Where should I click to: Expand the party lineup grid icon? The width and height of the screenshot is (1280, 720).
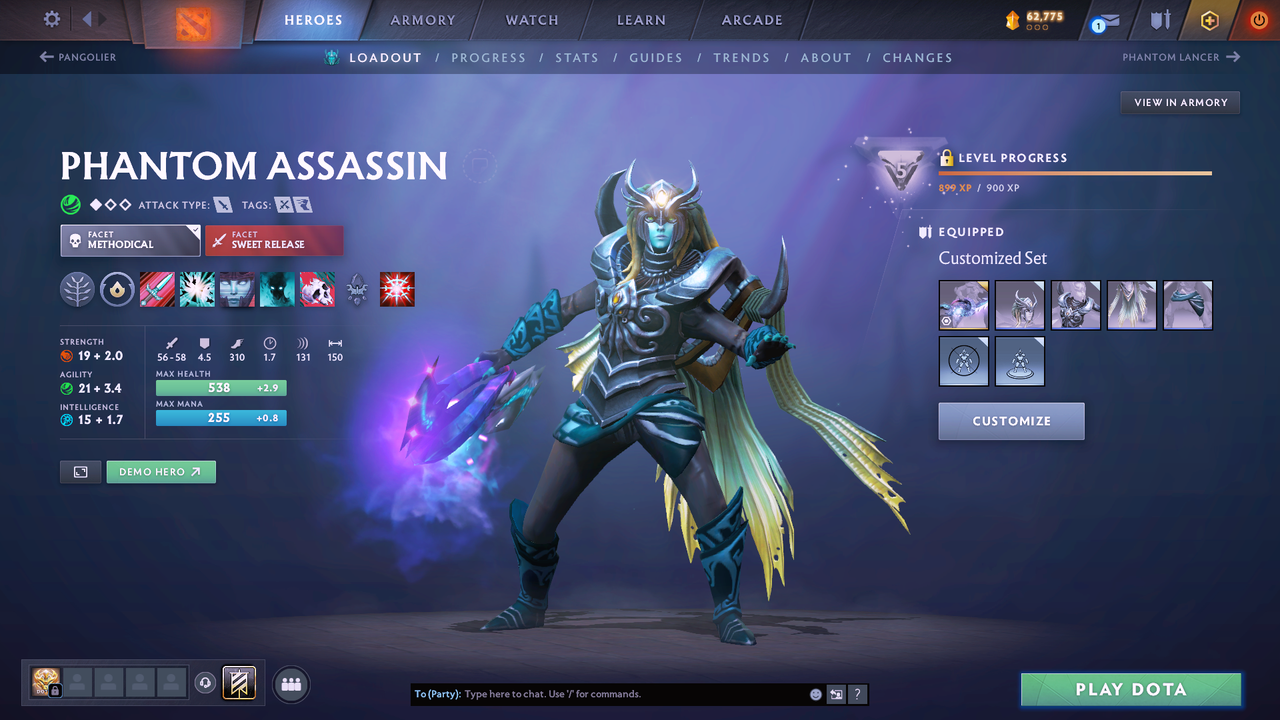290,684
